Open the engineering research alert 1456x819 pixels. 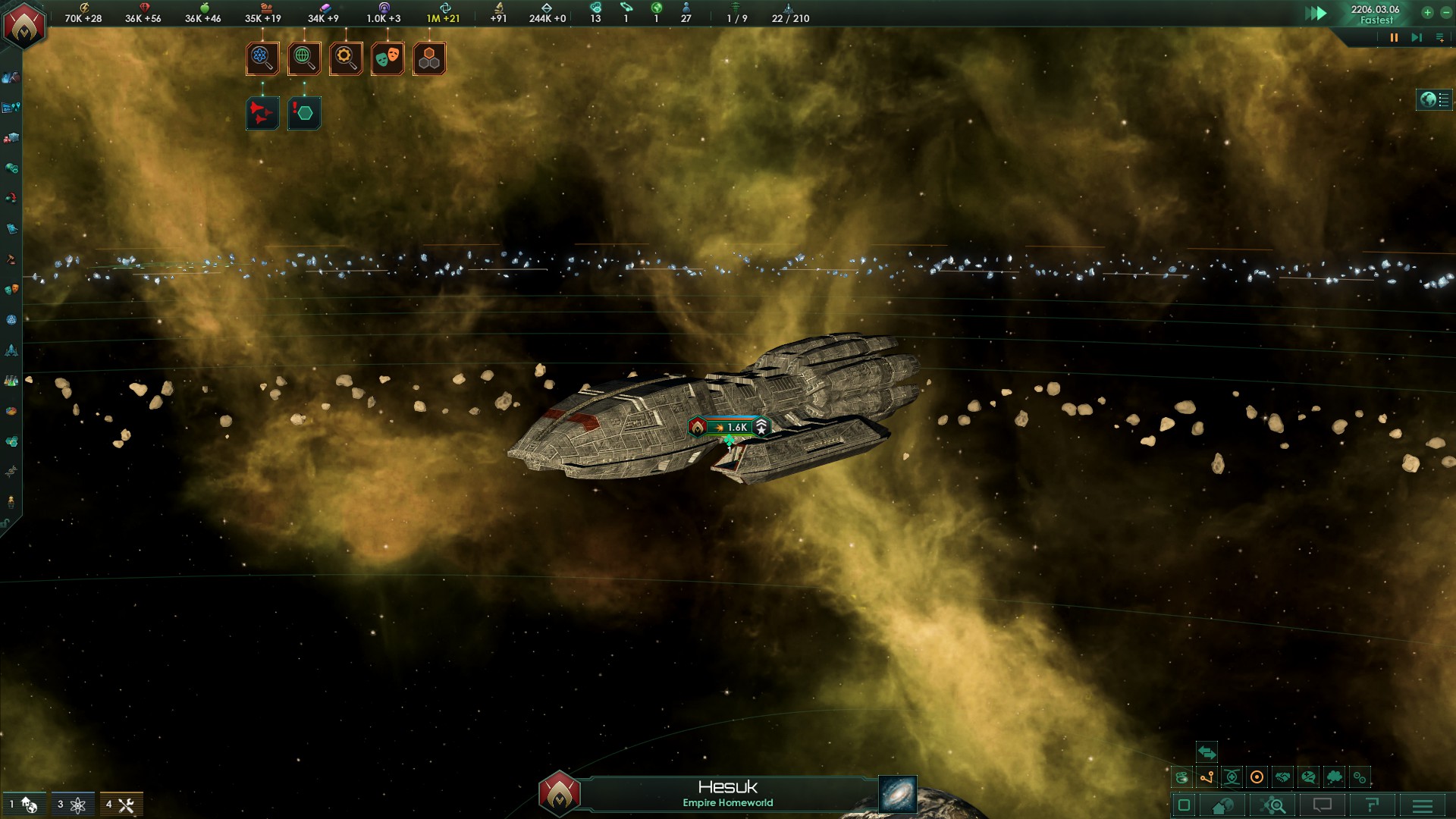[346, 58]
